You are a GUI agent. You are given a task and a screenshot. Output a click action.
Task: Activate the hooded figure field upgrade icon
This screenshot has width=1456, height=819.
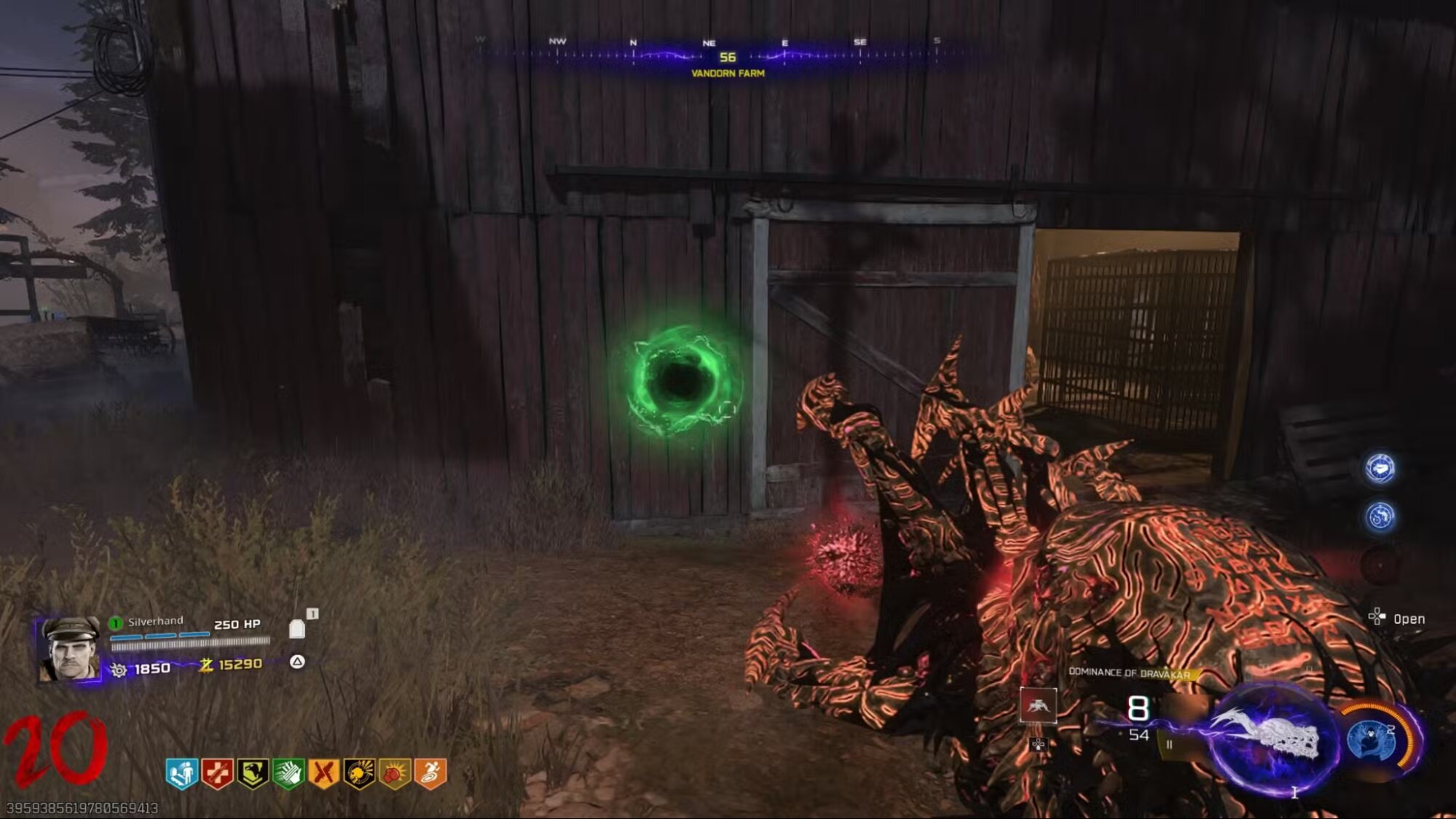pyautogui.click(x=1374, y=740)
